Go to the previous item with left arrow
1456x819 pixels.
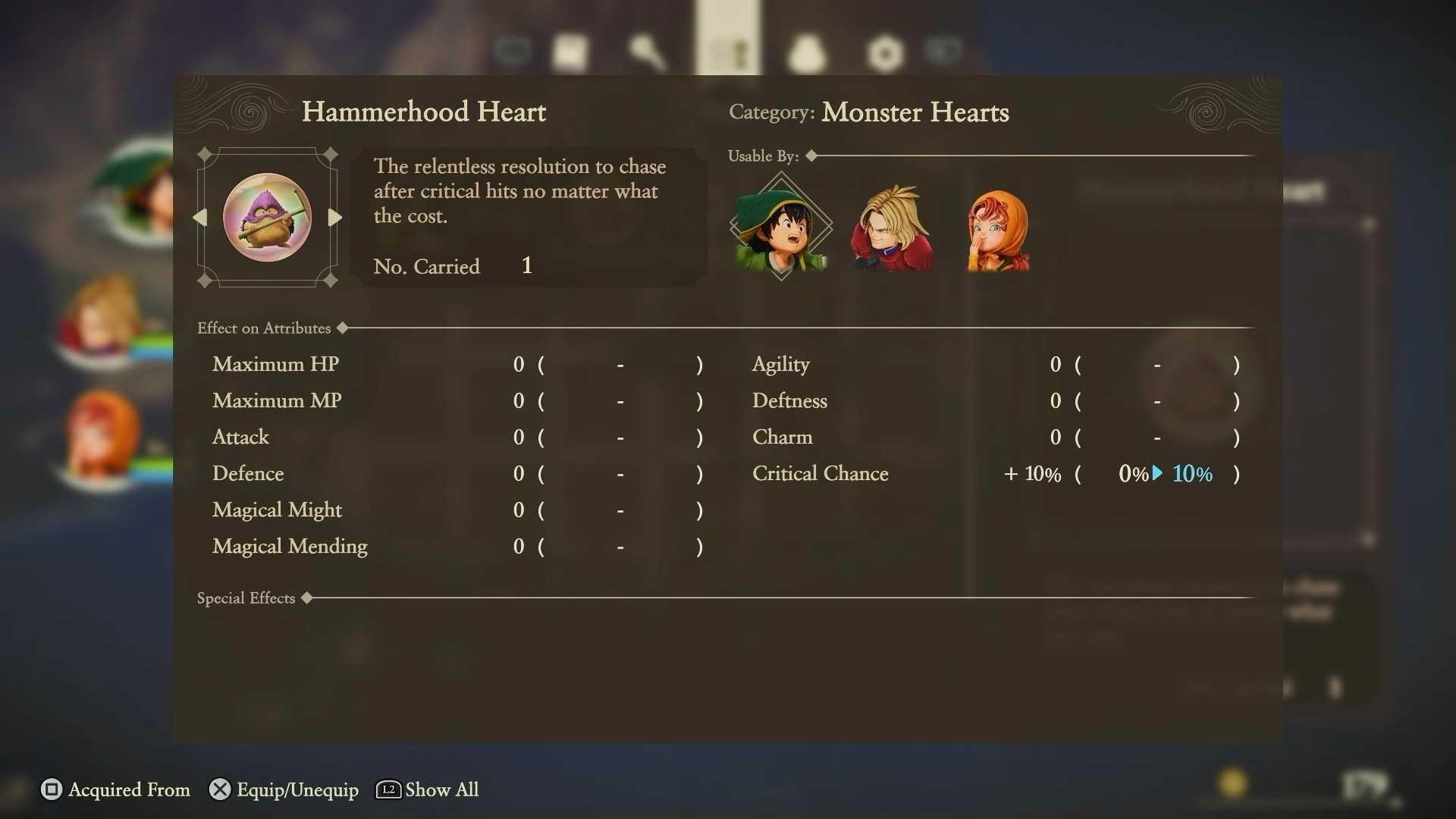[x=200, y=218]
